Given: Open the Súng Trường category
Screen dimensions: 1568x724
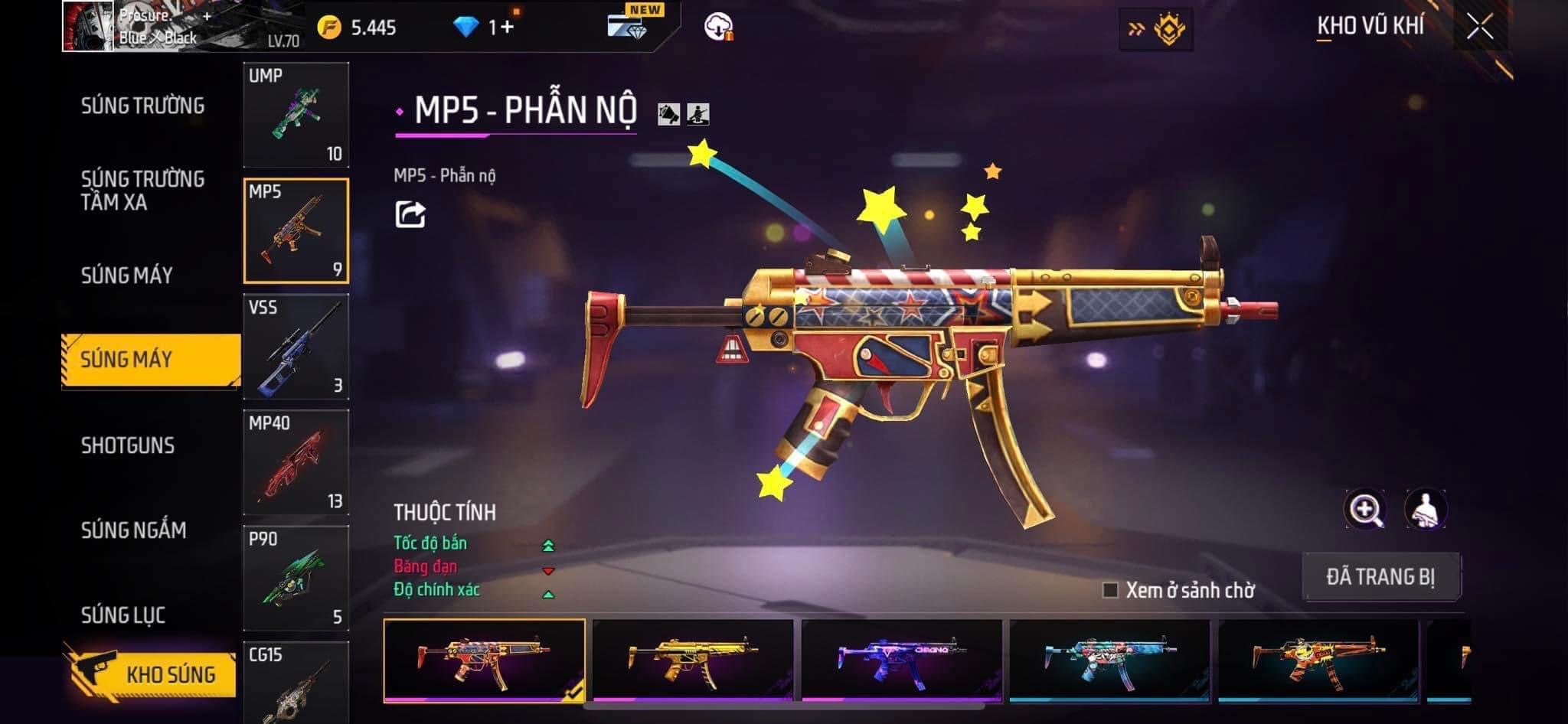Looking at the screenshot, I should click(142, 106).
